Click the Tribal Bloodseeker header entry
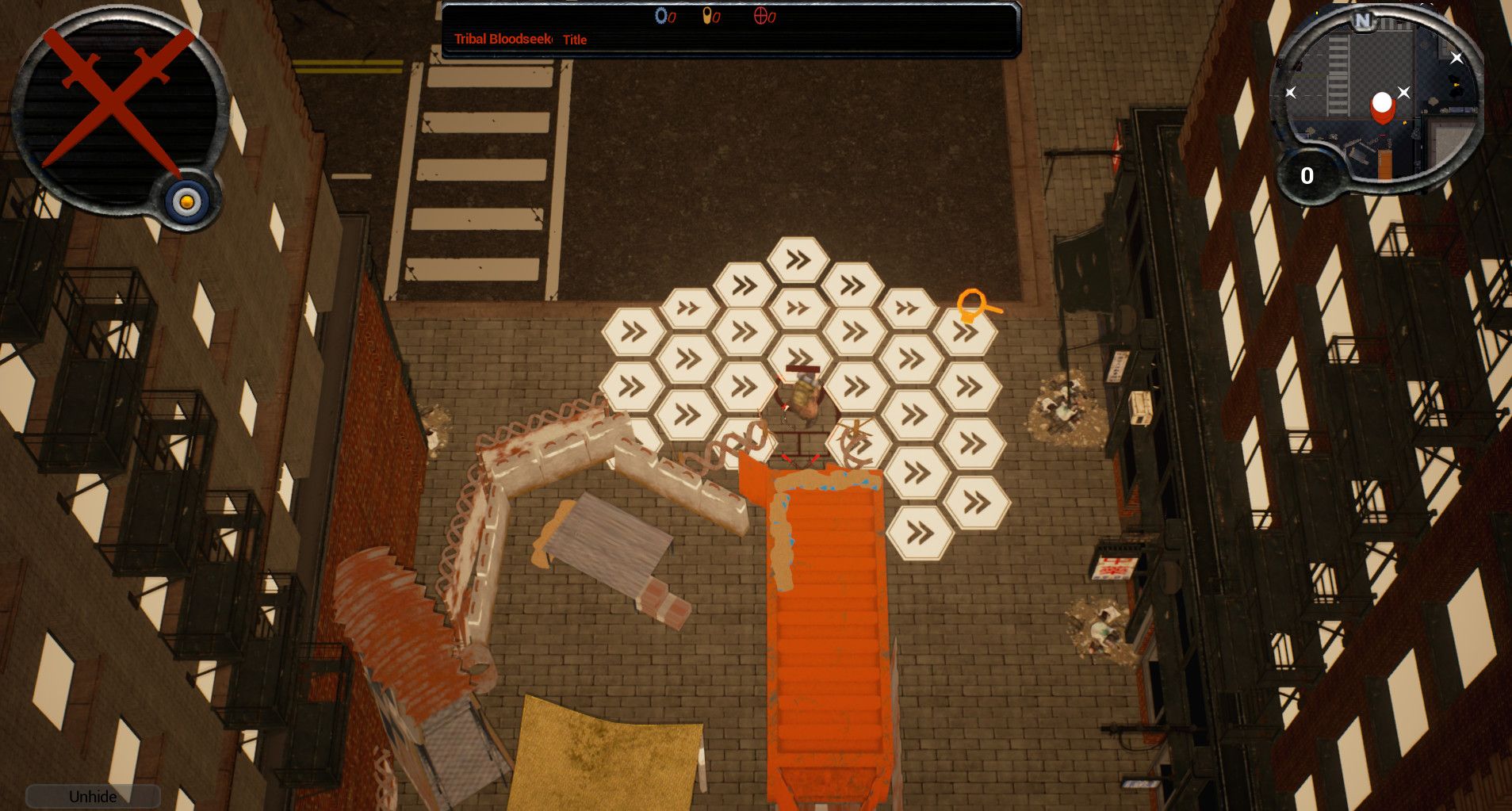The width and height of the screenshot is (1512, 811). pyautogui.click(x=505, y=39)
